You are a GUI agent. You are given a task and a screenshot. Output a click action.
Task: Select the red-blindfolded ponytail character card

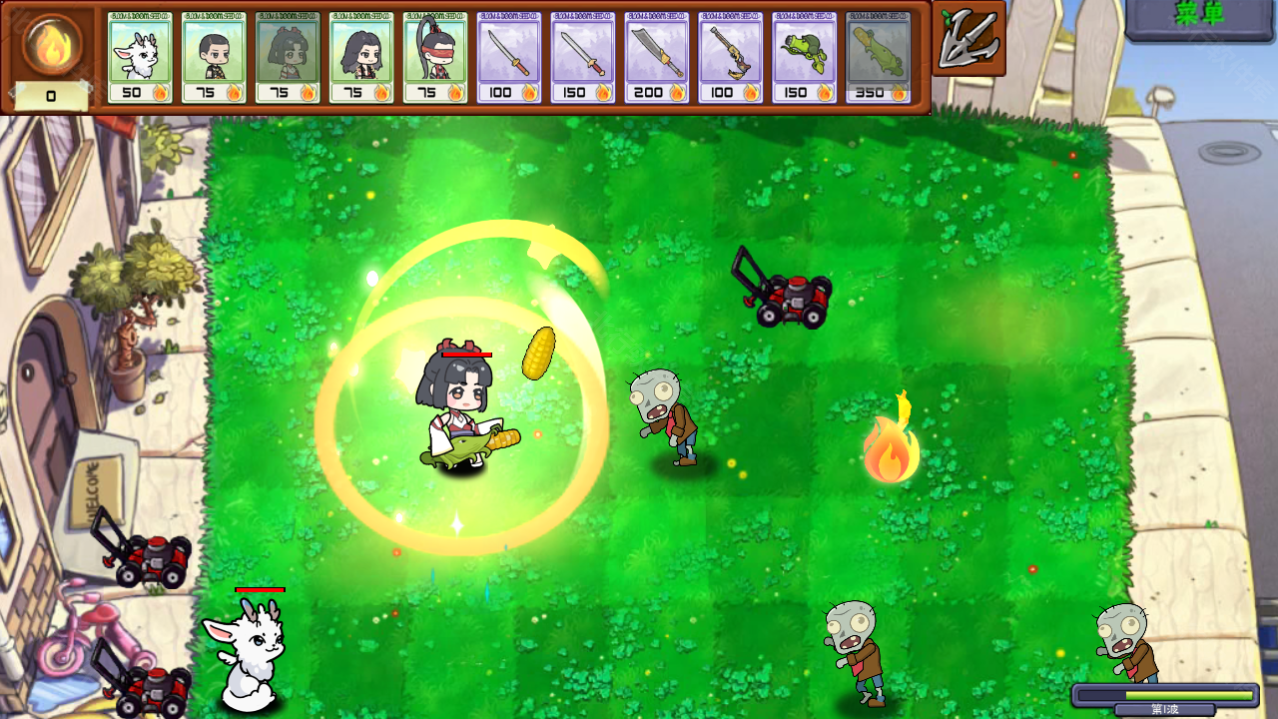pos(435,58)
